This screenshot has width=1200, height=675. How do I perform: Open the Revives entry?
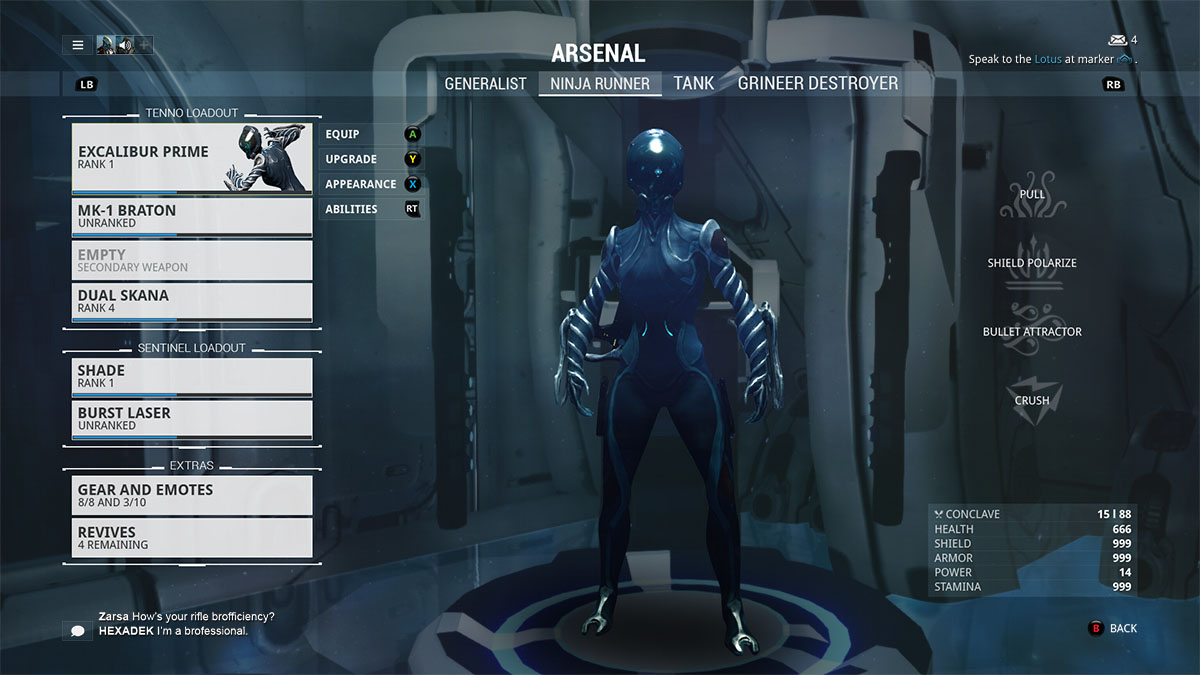192,537
